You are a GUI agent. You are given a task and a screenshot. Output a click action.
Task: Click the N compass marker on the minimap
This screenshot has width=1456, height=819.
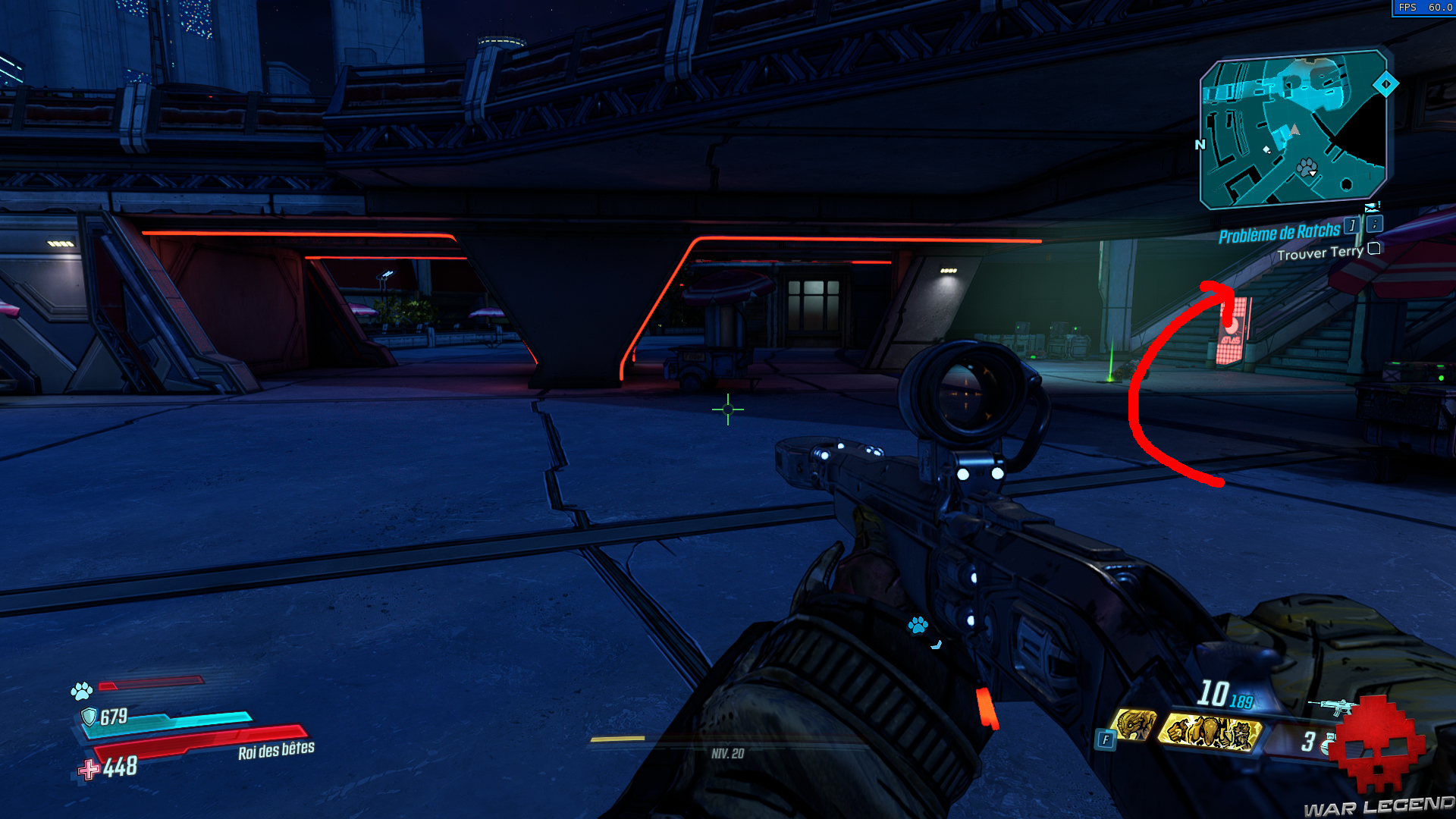tap(1201, 144)
